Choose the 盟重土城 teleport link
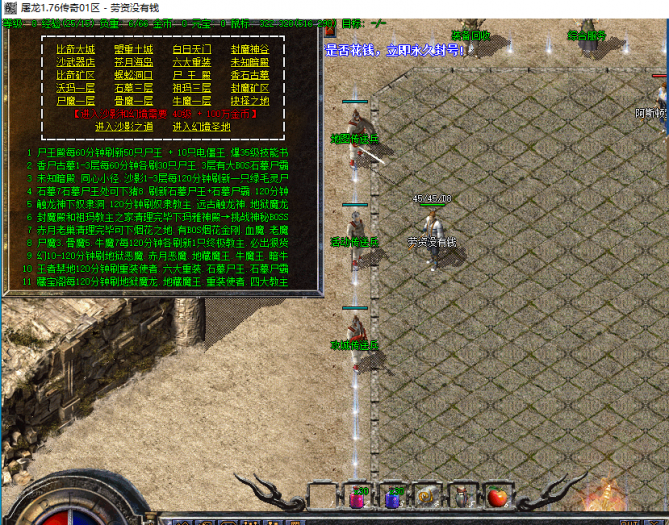 pos(133,48)
